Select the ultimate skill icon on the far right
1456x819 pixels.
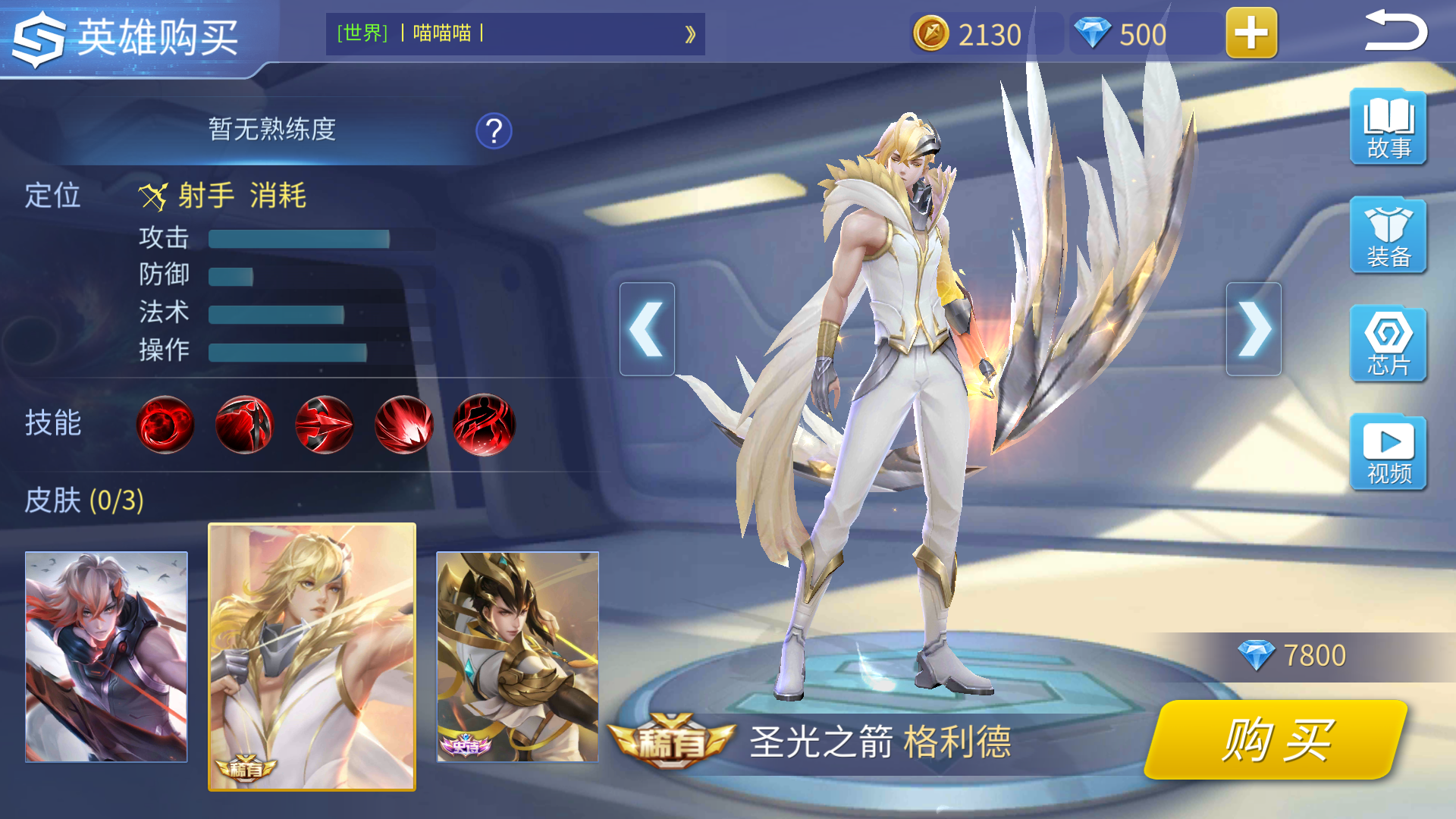(486, 425)
